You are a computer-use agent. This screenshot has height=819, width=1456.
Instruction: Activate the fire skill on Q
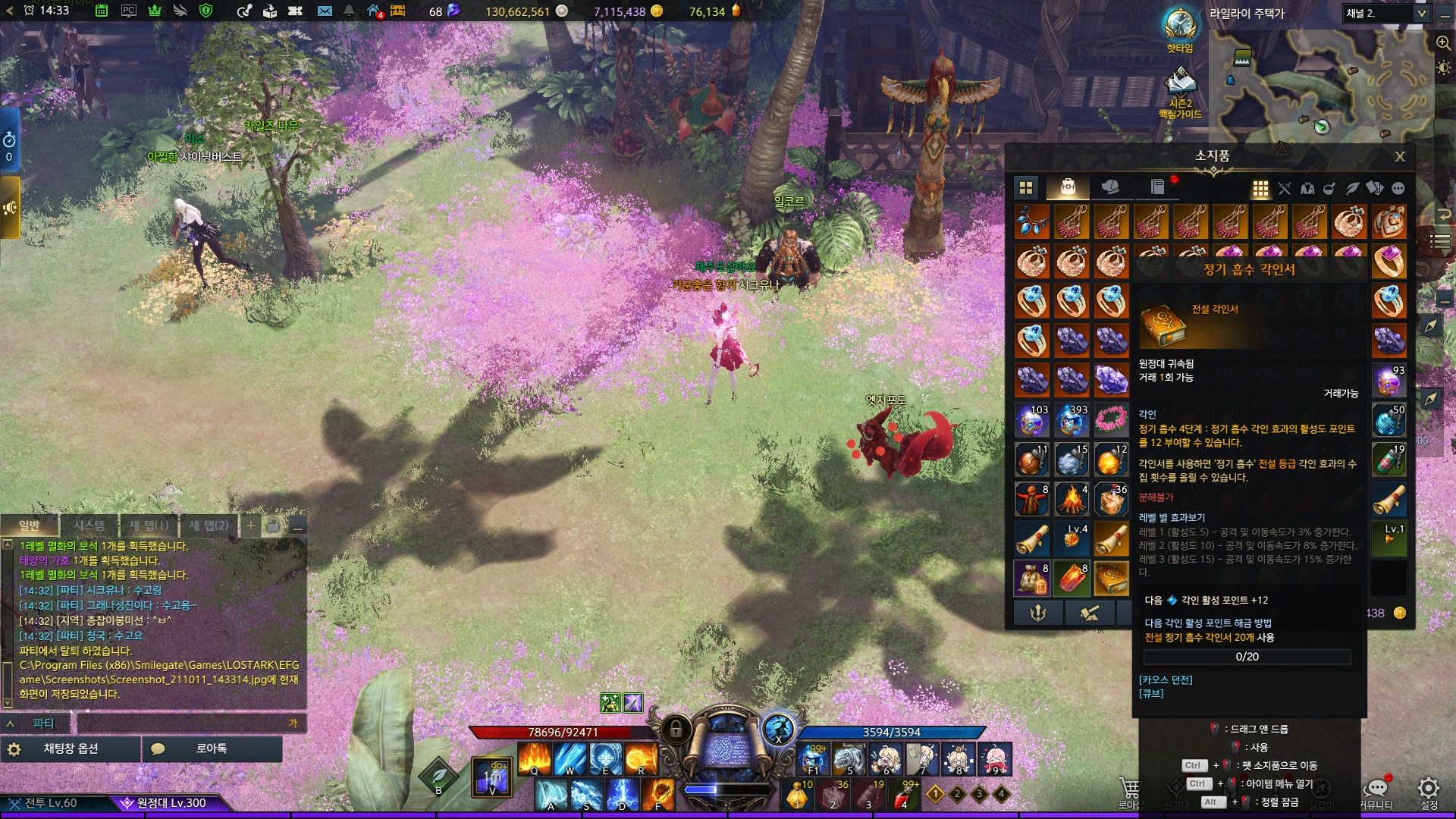[x=534, y=758]
